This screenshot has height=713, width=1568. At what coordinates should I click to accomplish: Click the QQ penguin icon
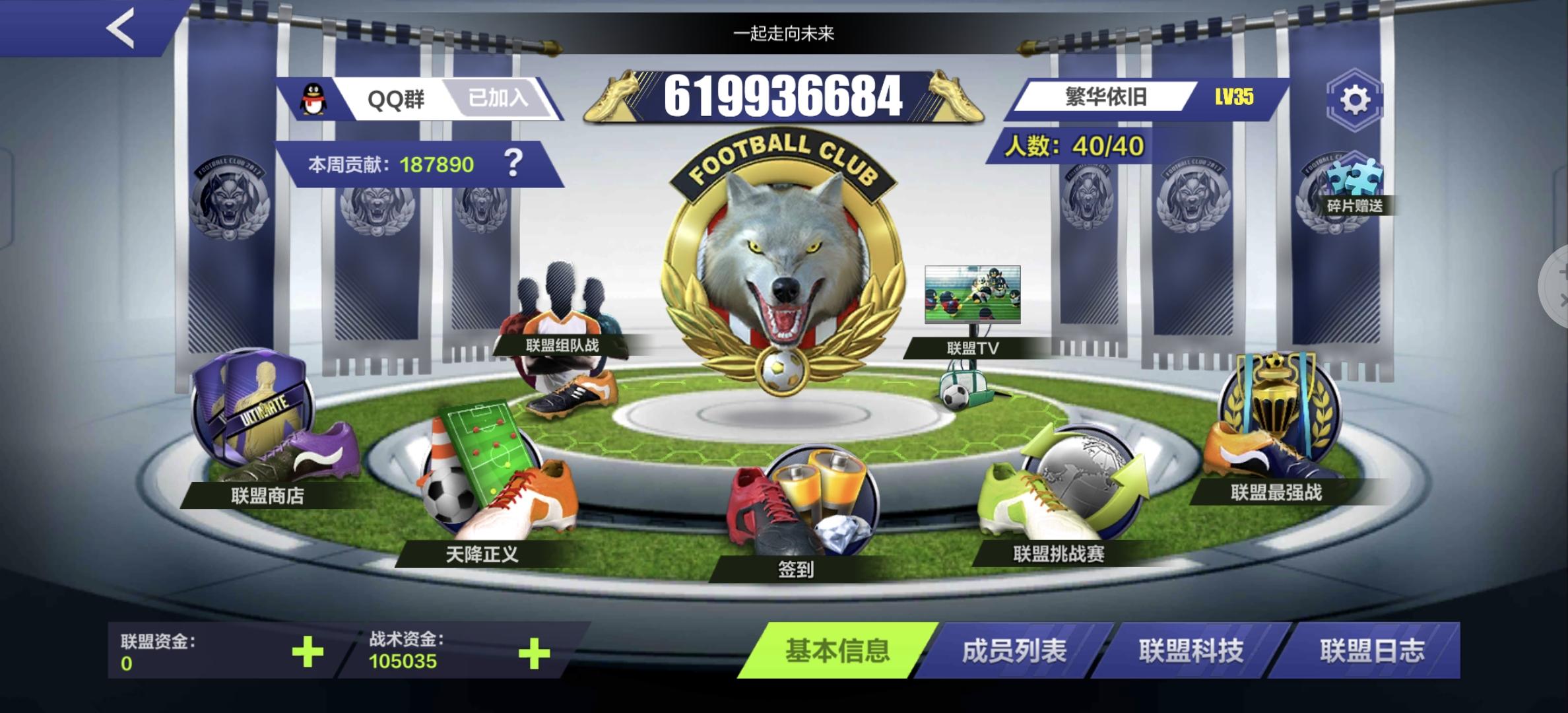coord(311,97)
